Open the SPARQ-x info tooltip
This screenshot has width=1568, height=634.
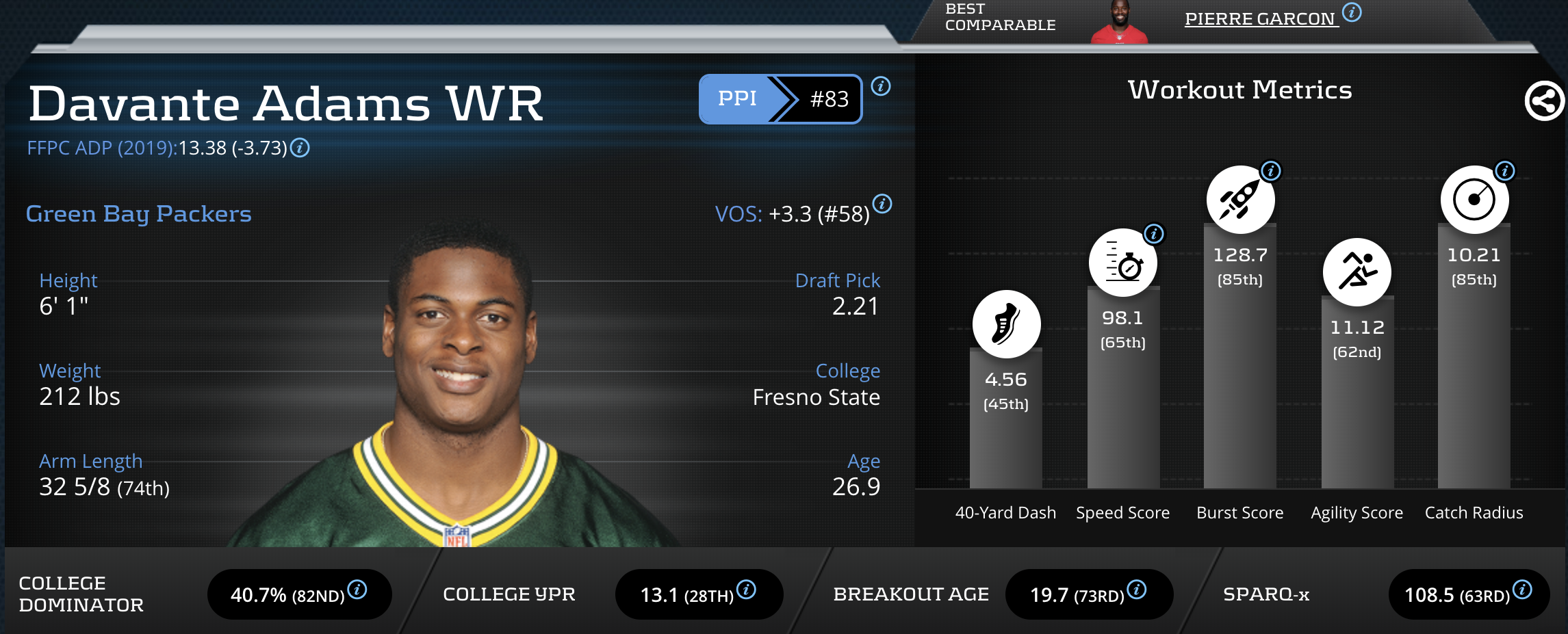point(1523,590)
